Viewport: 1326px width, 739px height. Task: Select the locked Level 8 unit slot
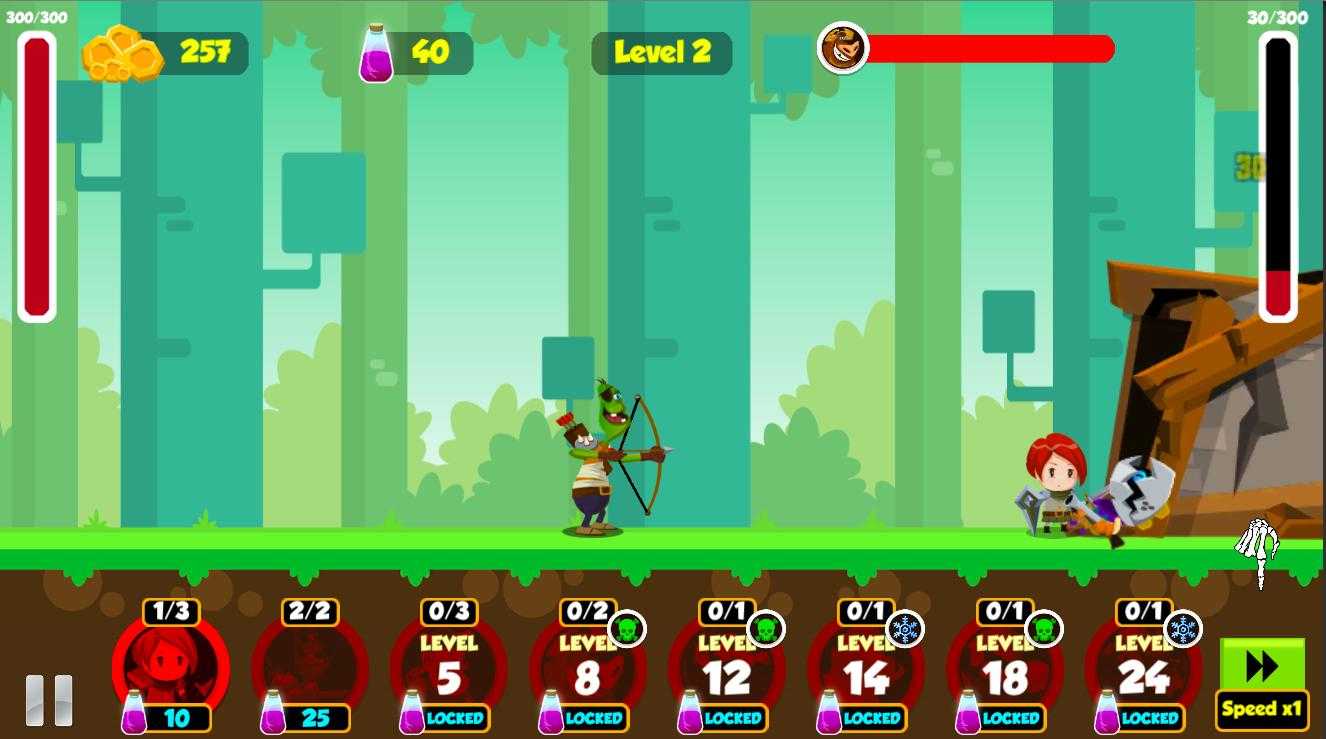(x=587, y=667)
